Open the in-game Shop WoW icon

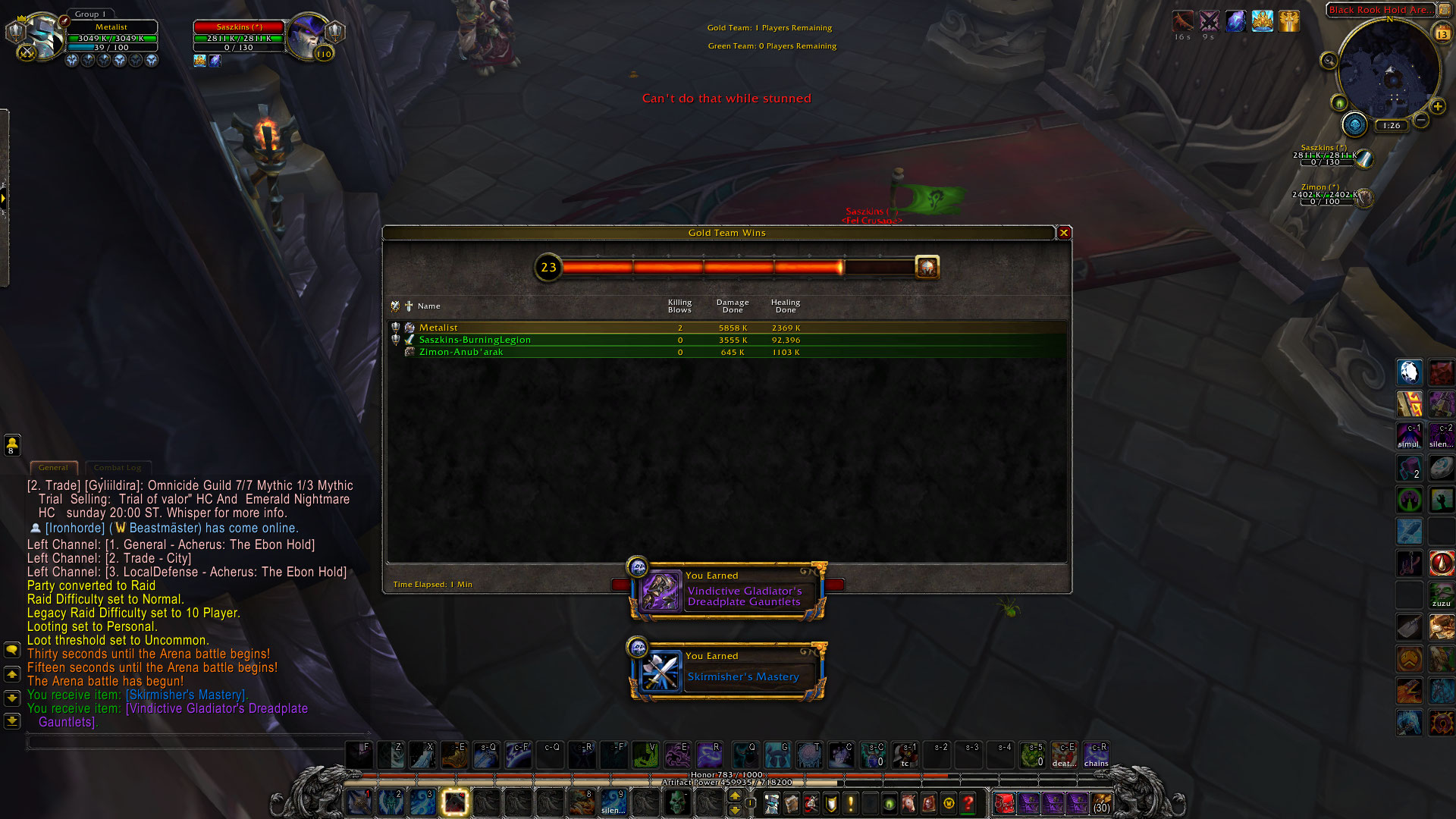948,803
